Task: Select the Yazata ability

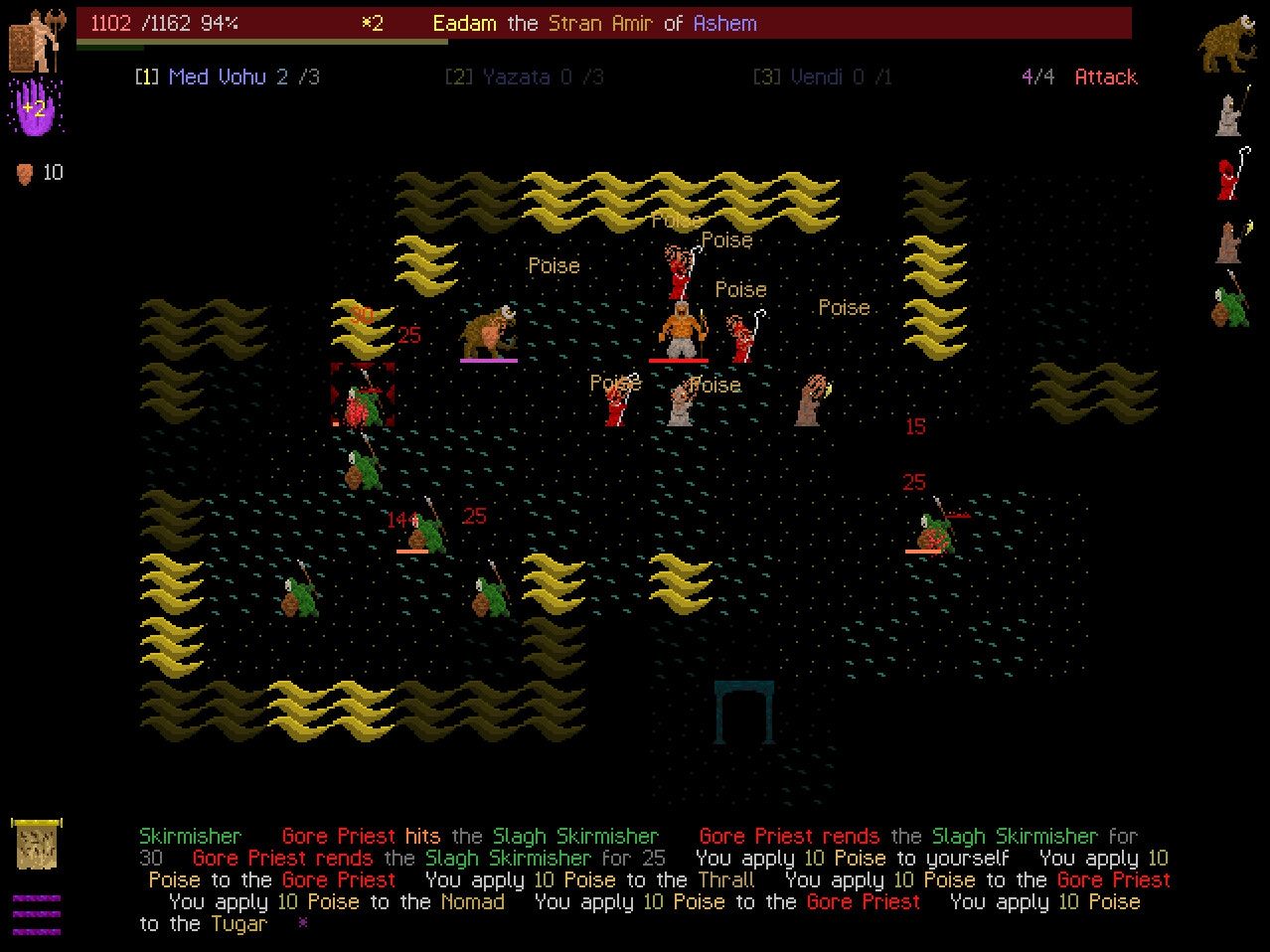Action: (524, 77)
